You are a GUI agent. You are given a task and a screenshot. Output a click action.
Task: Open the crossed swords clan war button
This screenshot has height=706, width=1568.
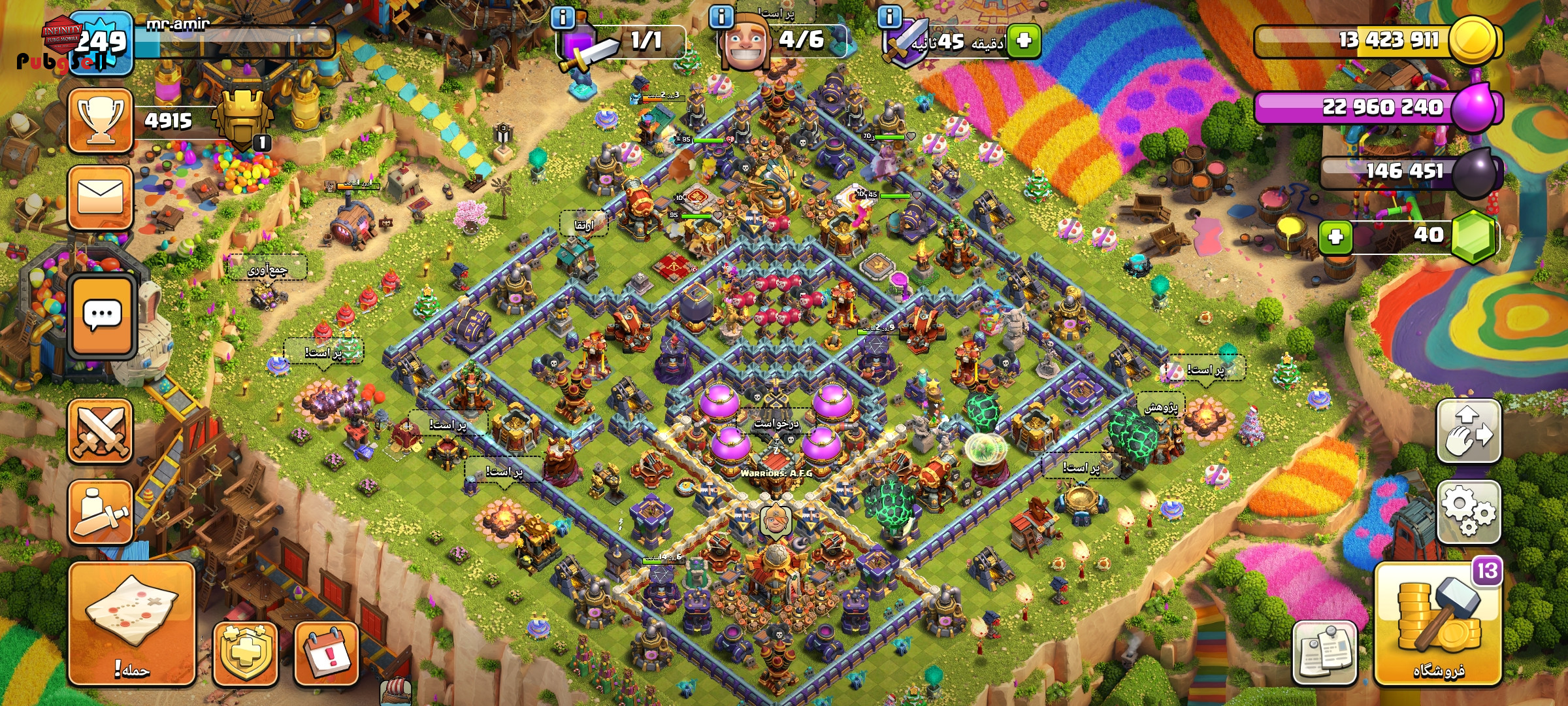point(100,432)
